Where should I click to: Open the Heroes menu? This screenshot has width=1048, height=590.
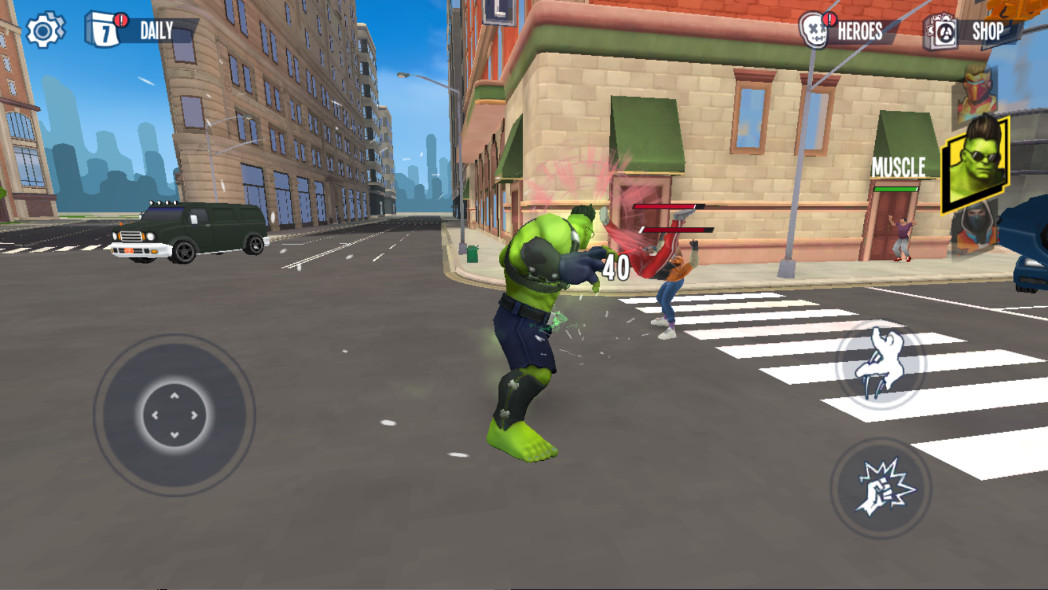844,31
